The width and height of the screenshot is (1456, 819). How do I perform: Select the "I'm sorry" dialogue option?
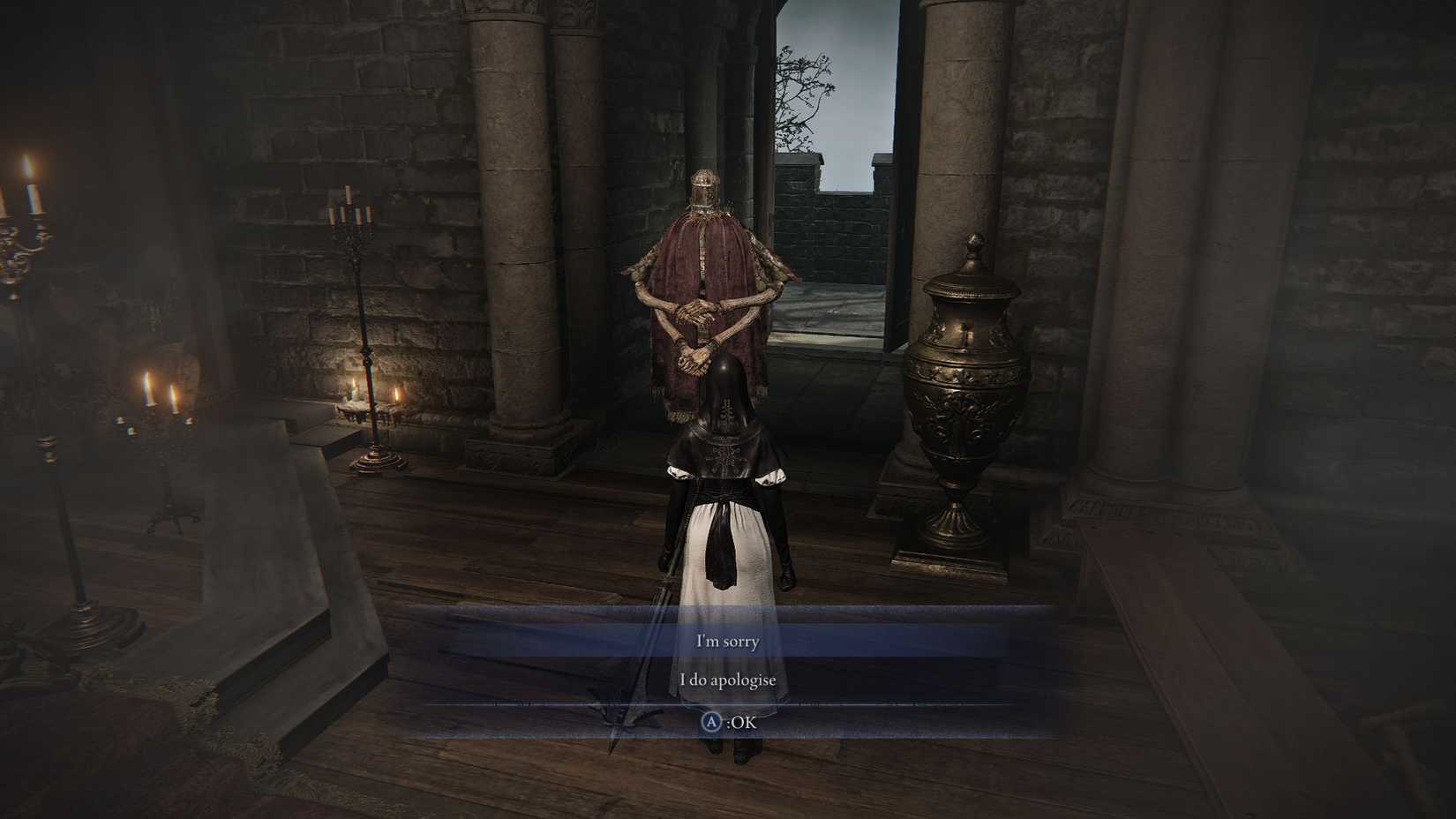(727, 641)
